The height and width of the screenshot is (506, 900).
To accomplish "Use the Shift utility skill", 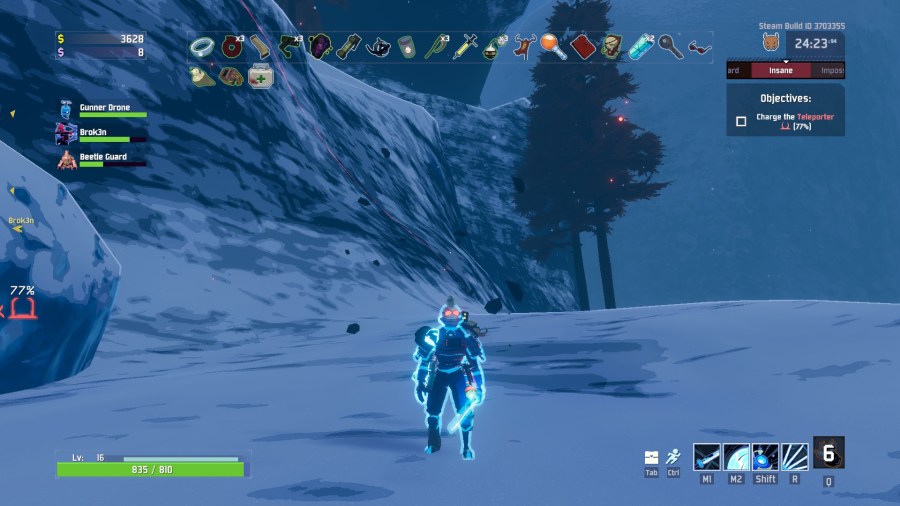I will point(766,456).
